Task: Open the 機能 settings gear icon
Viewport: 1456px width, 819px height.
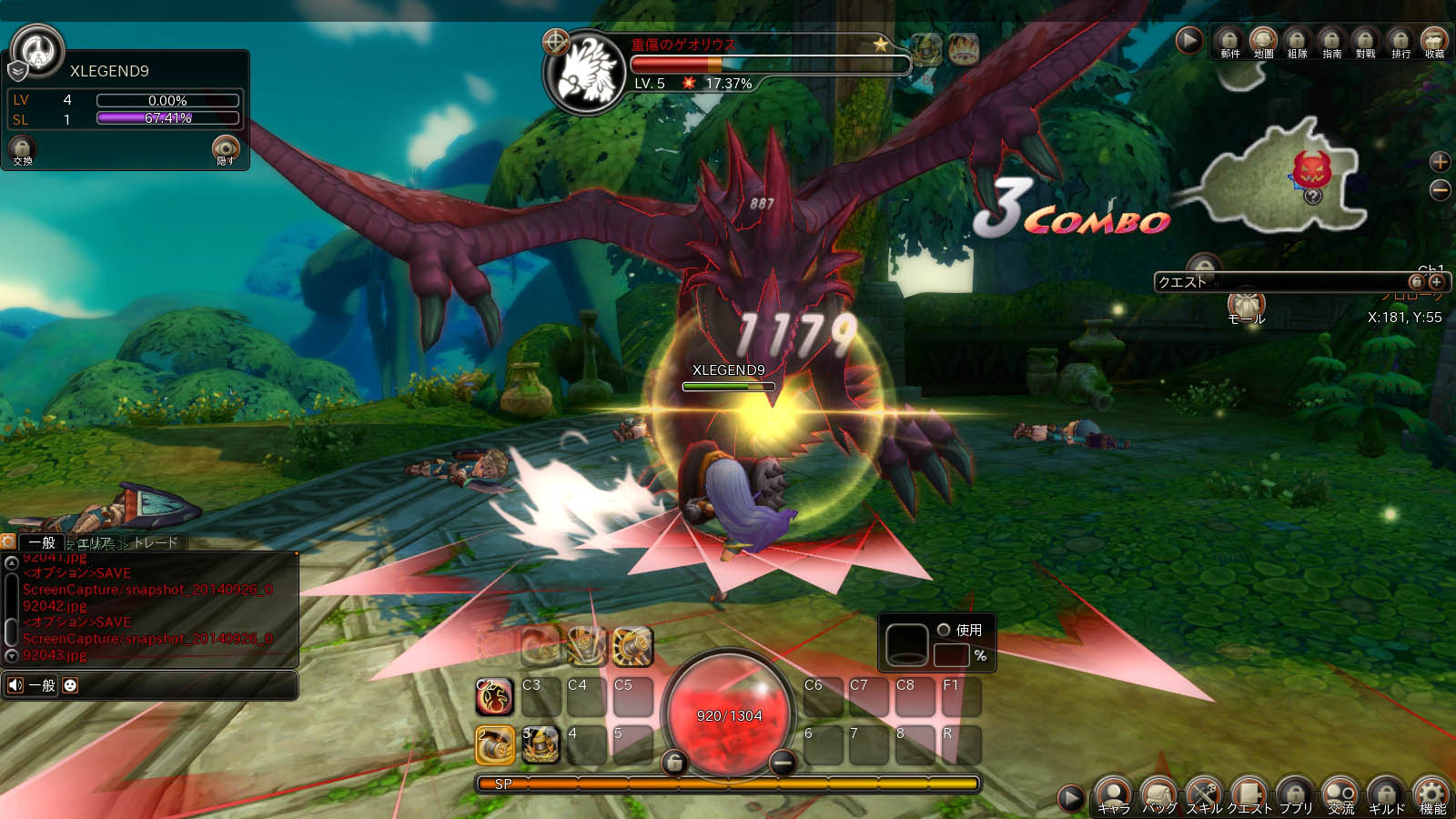Action: coord(1431,792)
